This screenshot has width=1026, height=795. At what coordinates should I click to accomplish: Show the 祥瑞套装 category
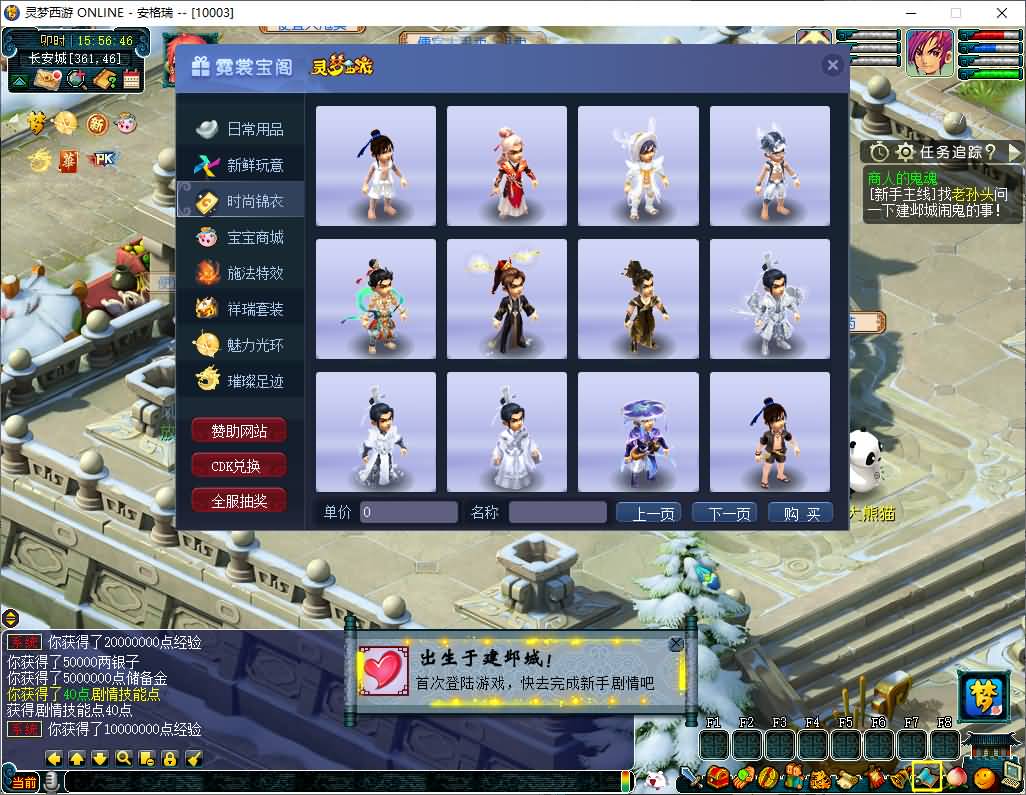[241, 309]
